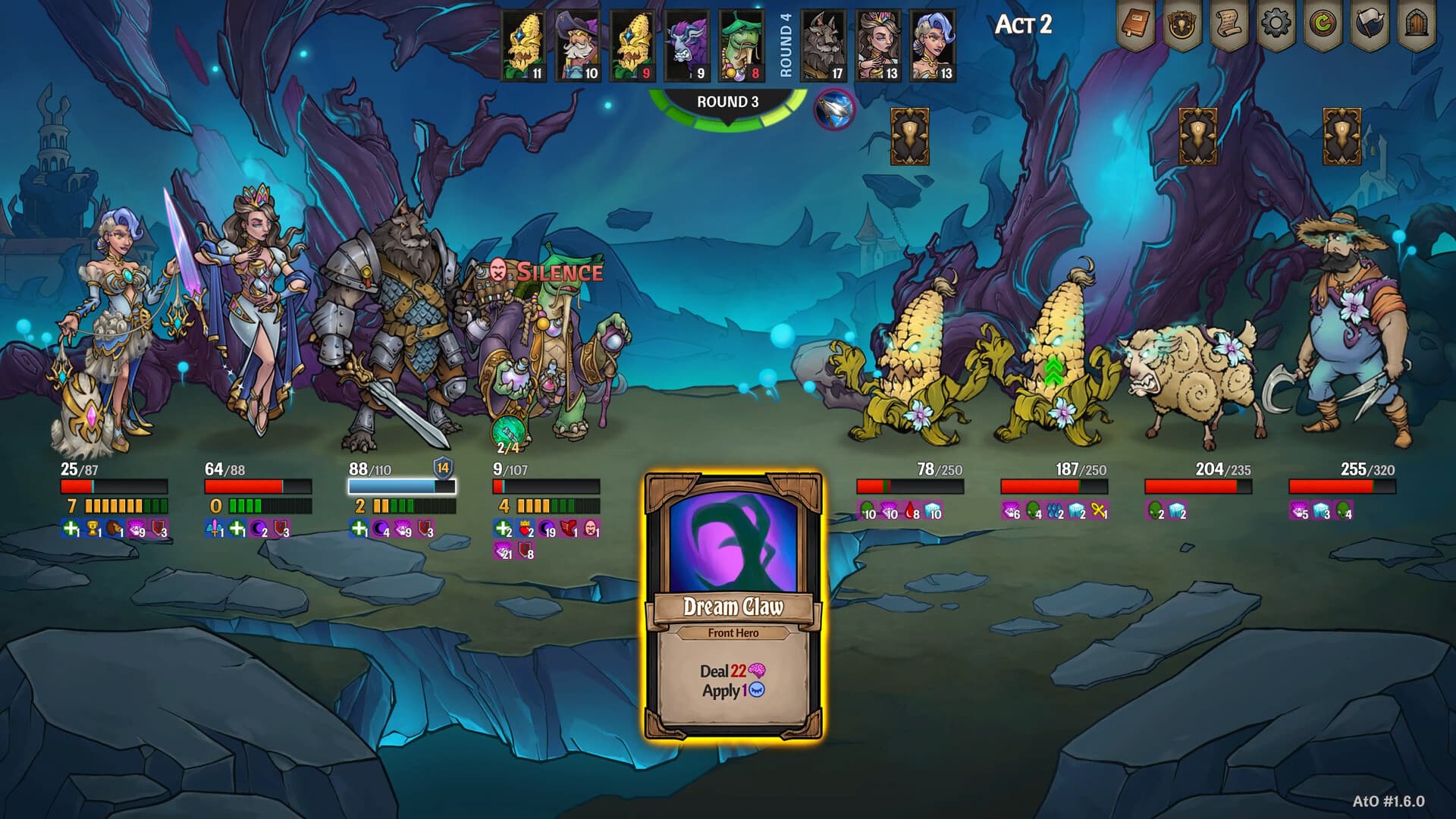The height and width of the screenshot is (819, 1456).
Task: Select the corn monster portrait with speed 11
Action: [524, 46]
